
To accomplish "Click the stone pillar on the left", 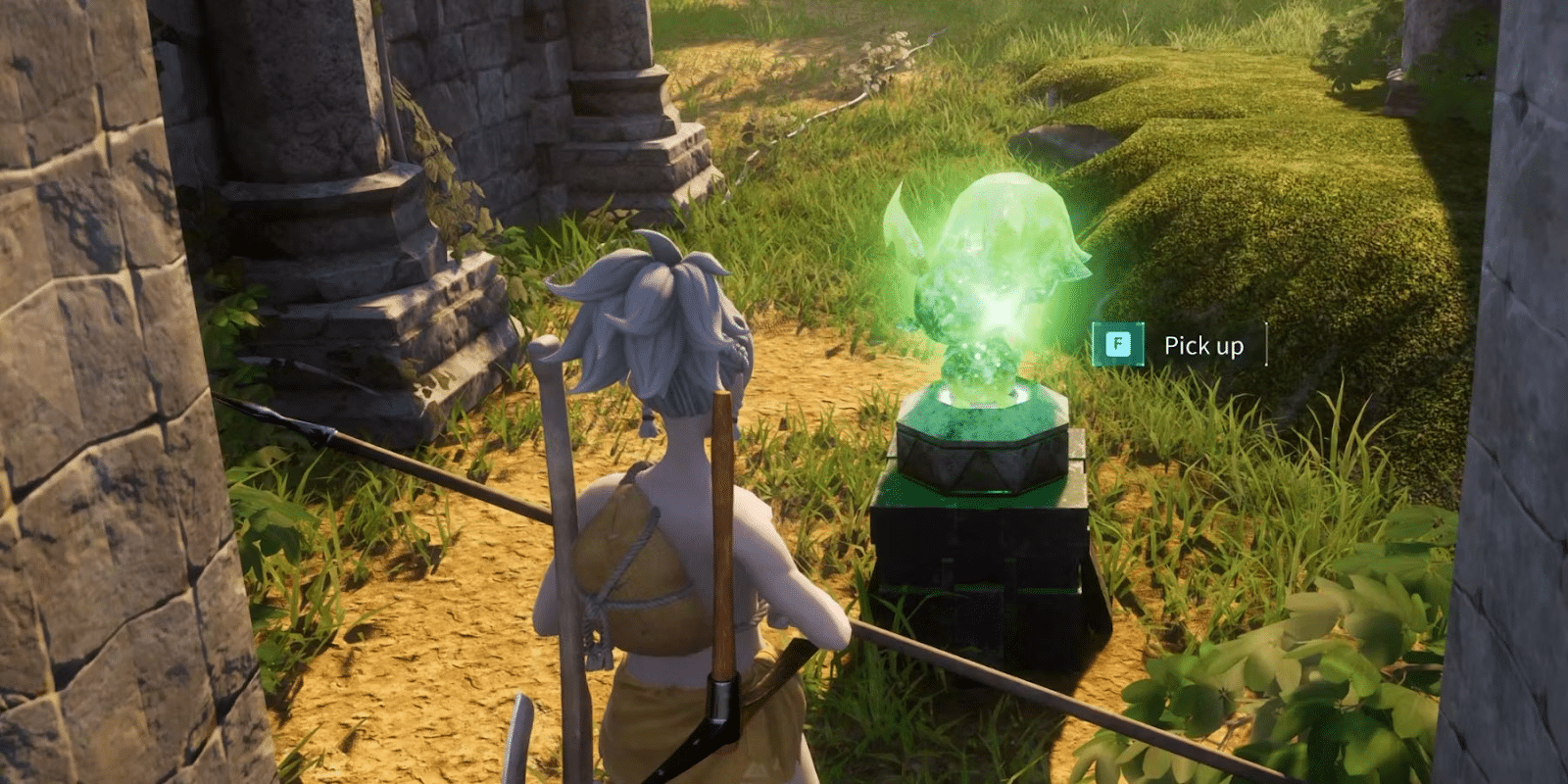I will coord(88,392).
